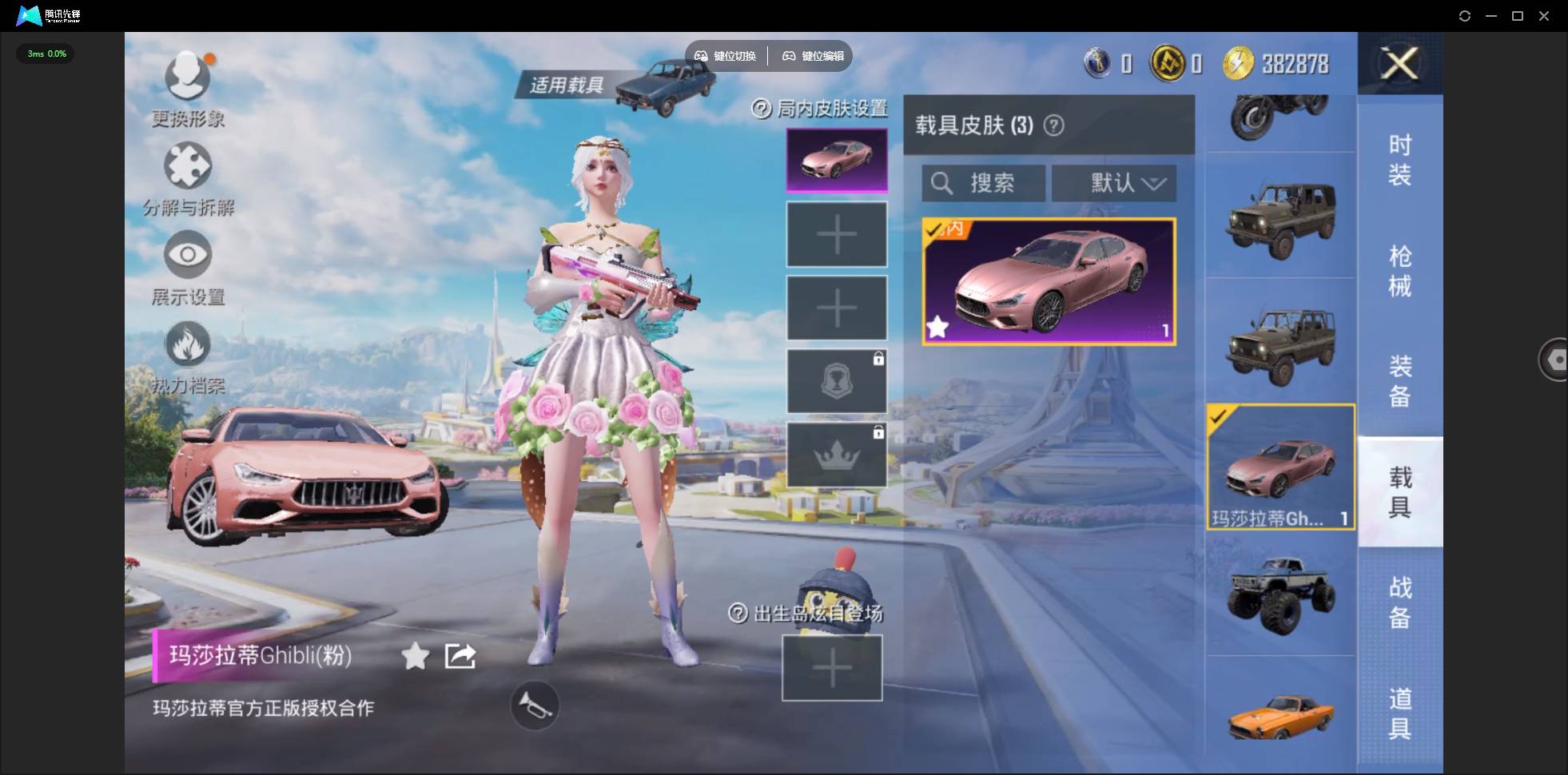Sound the vehicle horn button
The height and width of the screenshot is (775, 1568).
click(x=535, y=705)
